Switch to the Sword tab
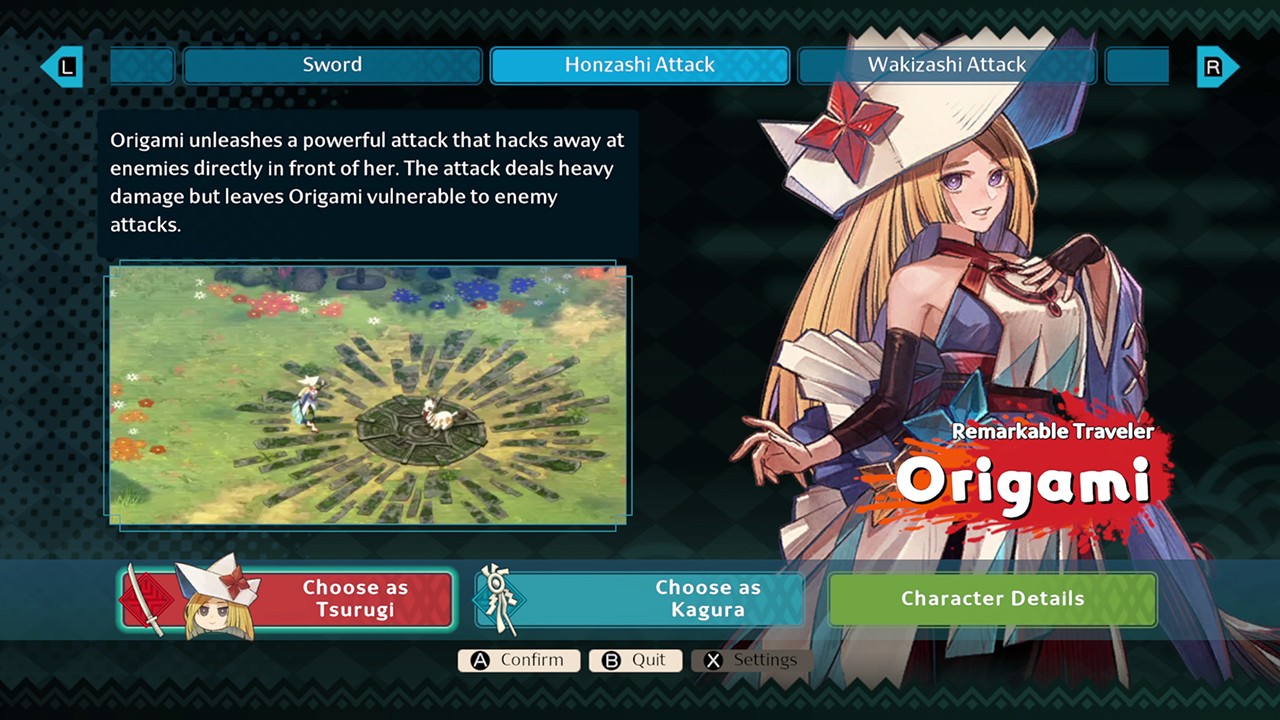This screenshot has height=720, width=1280. (332, 65)
